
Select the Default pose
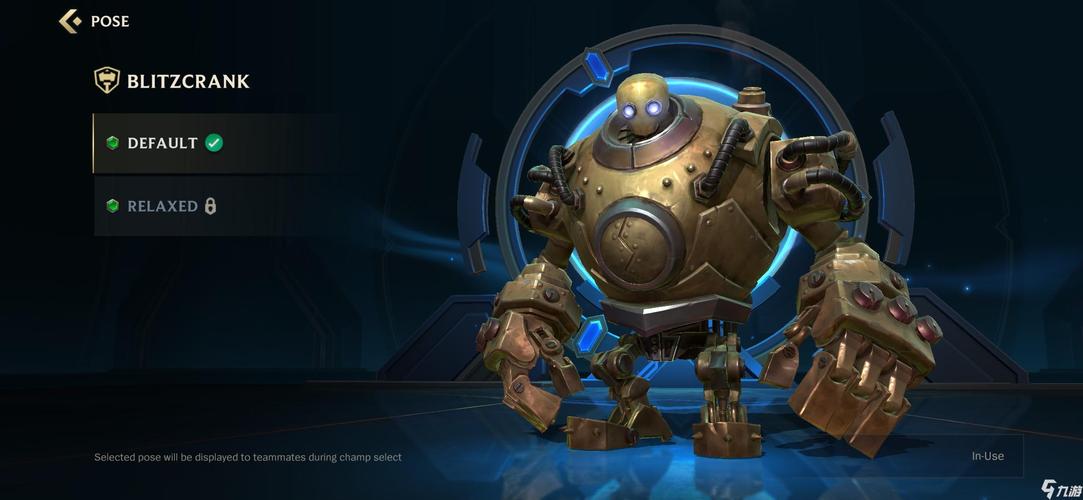[x=165, y=143]
